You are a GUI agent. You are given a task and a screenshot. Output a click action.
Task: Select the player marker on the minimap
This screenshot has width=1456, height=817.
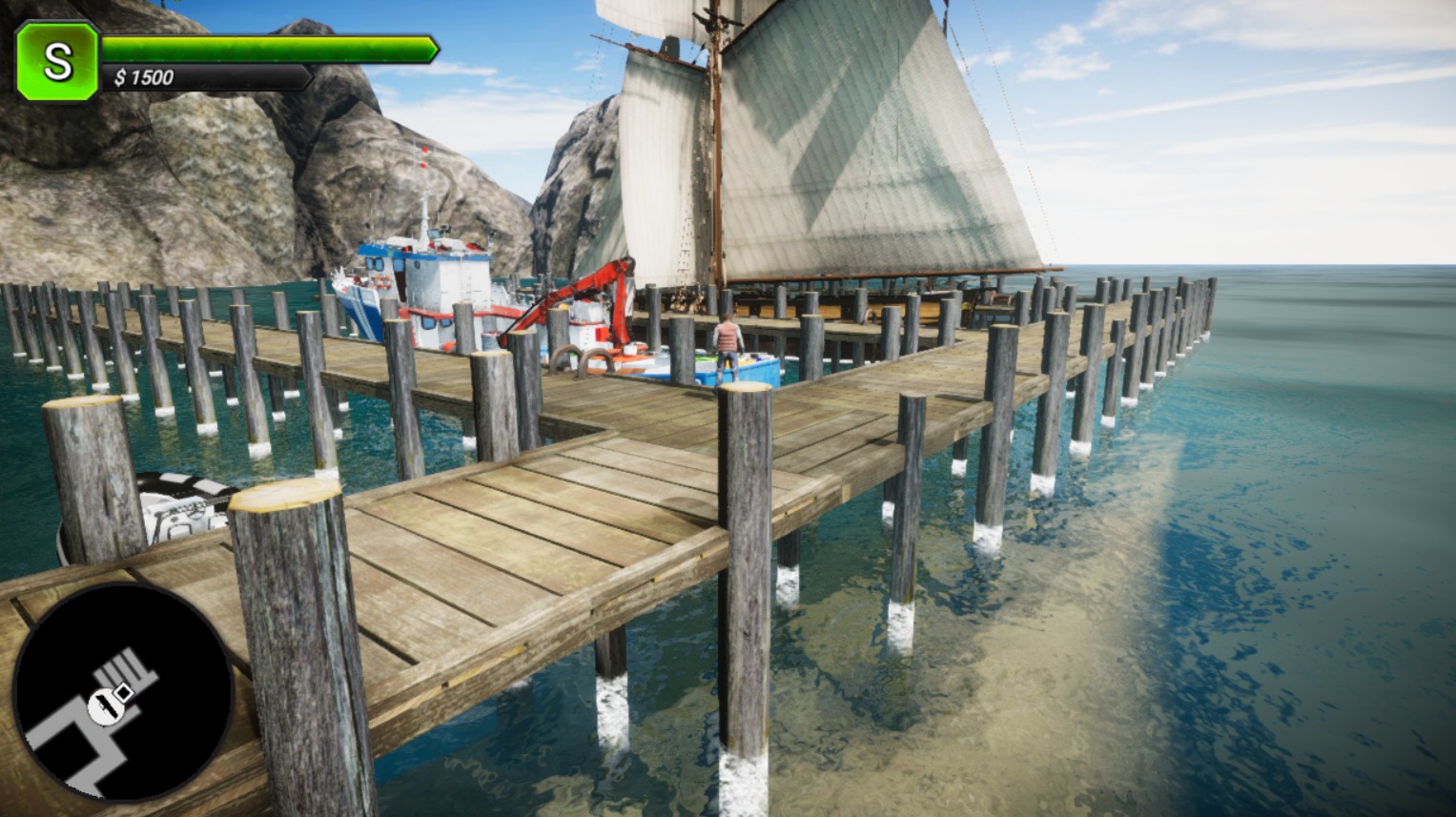coord(108,705)
